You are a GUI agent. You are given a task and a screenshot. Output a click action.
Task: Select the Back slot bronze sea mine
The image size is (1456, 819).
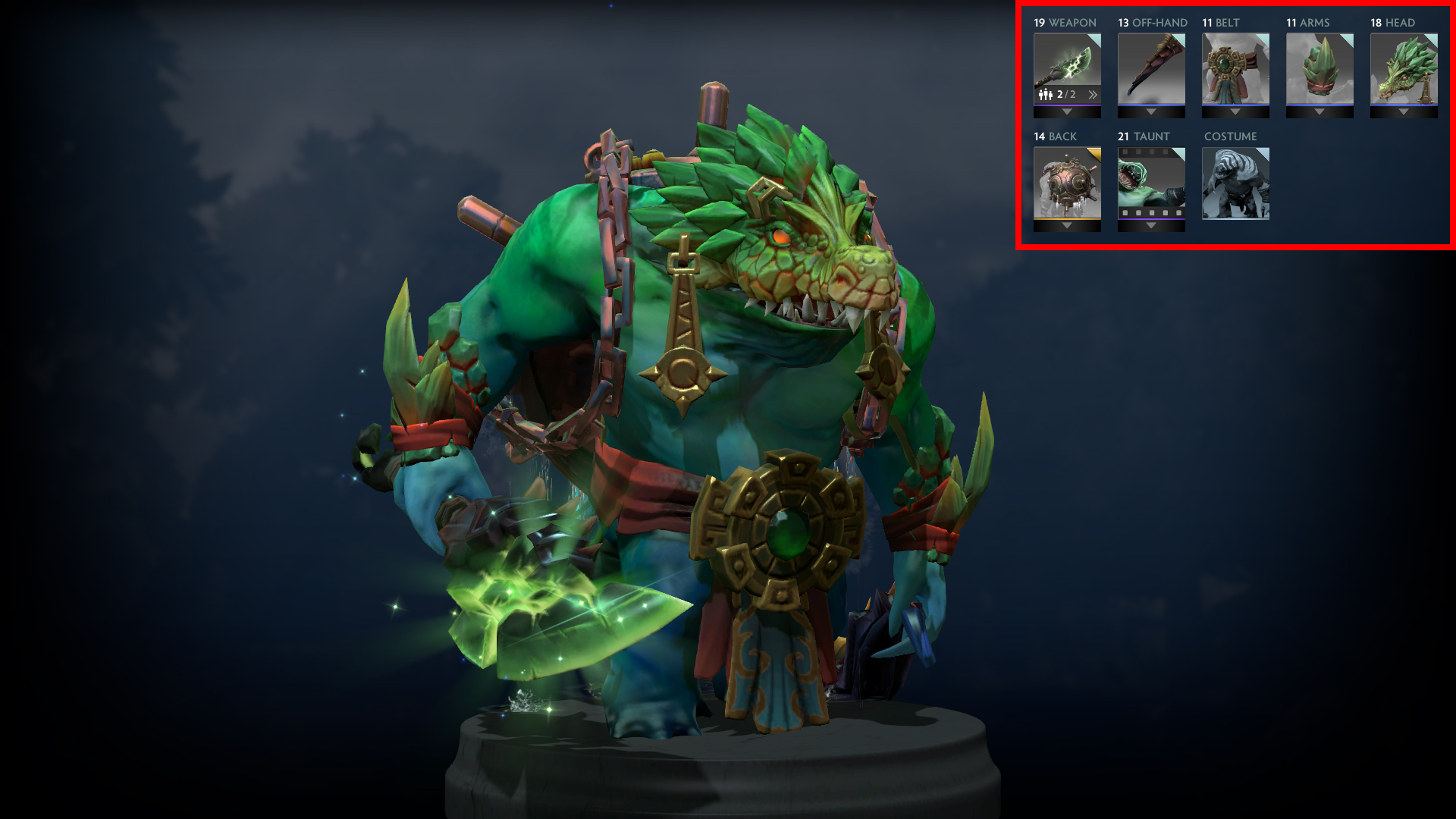(1066, 182)
